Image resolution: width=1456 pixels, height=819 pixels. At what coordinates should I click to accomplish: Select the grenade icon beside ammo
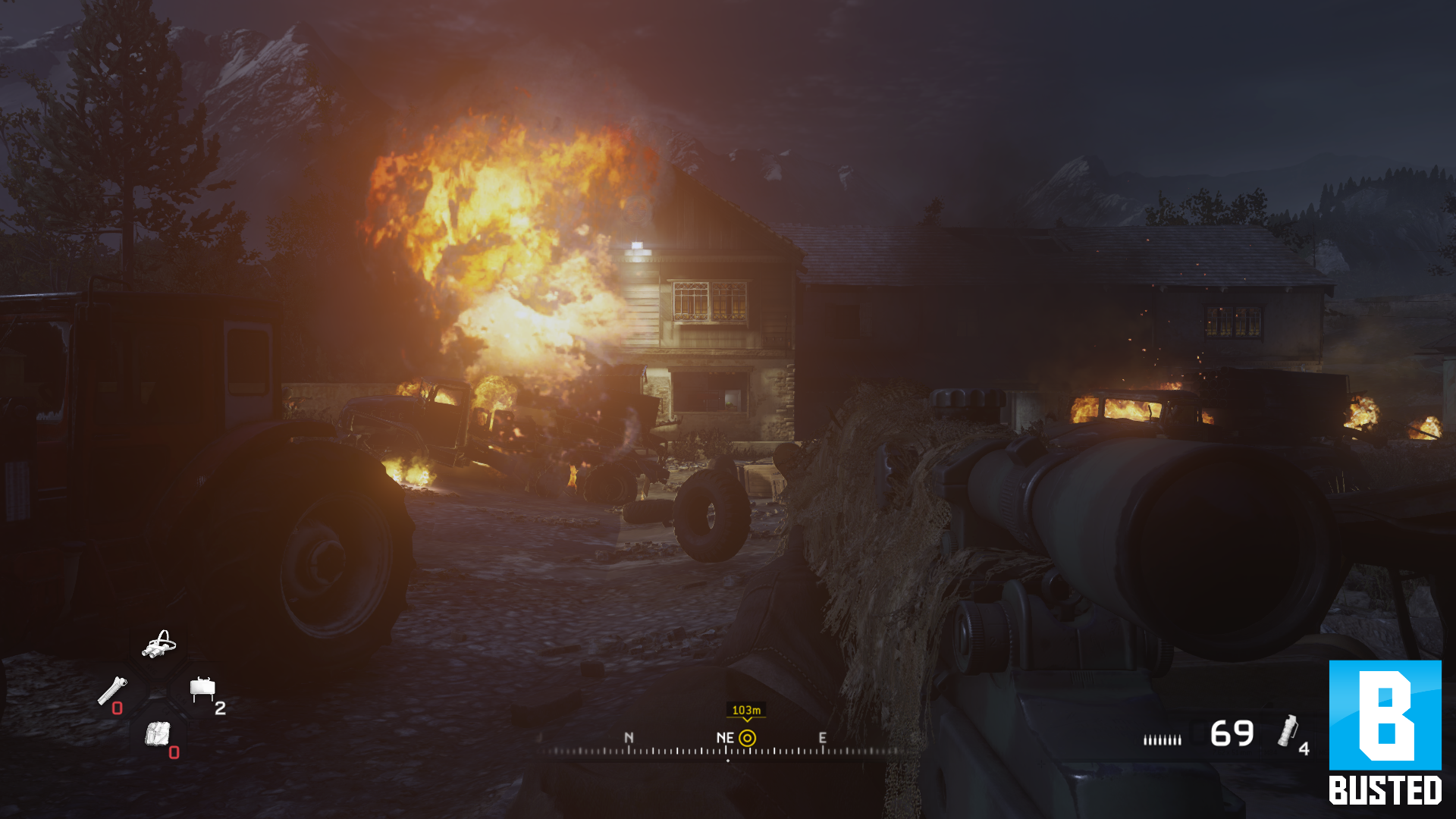click(1287, 731)
